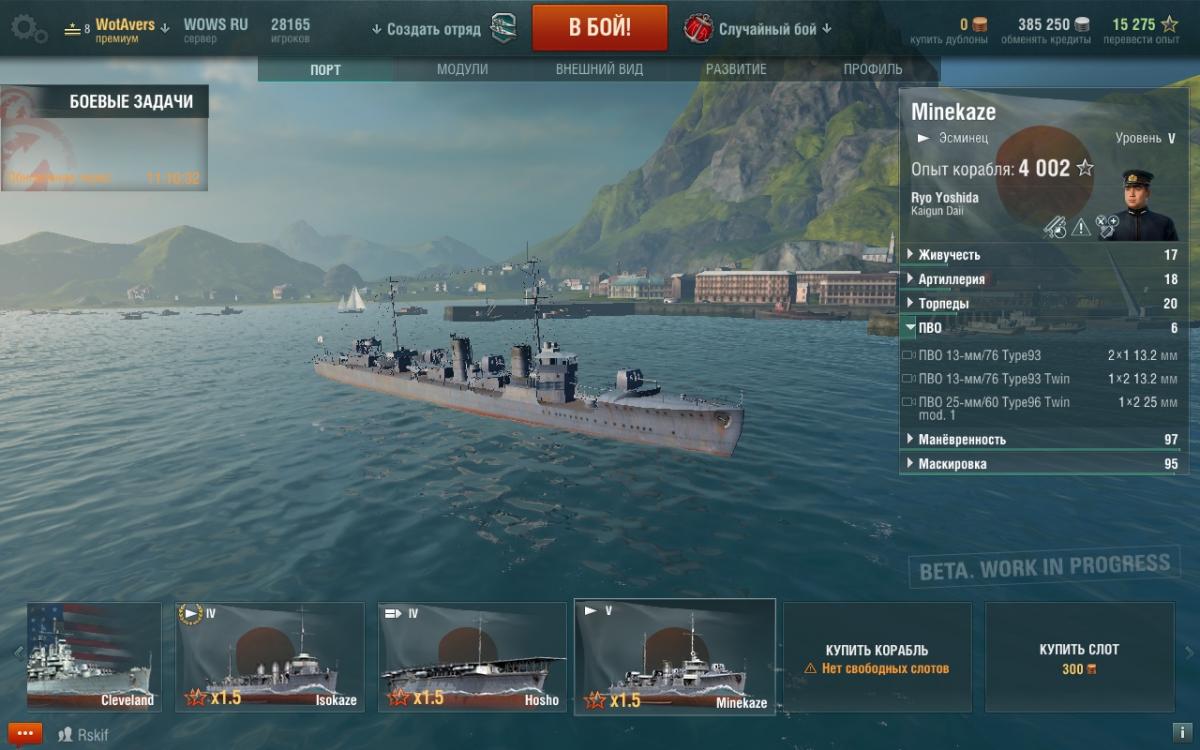The image size is (1200, 750).
Task: Switch to the МОДУЛИ tab
Action: (x=462, y=70)
